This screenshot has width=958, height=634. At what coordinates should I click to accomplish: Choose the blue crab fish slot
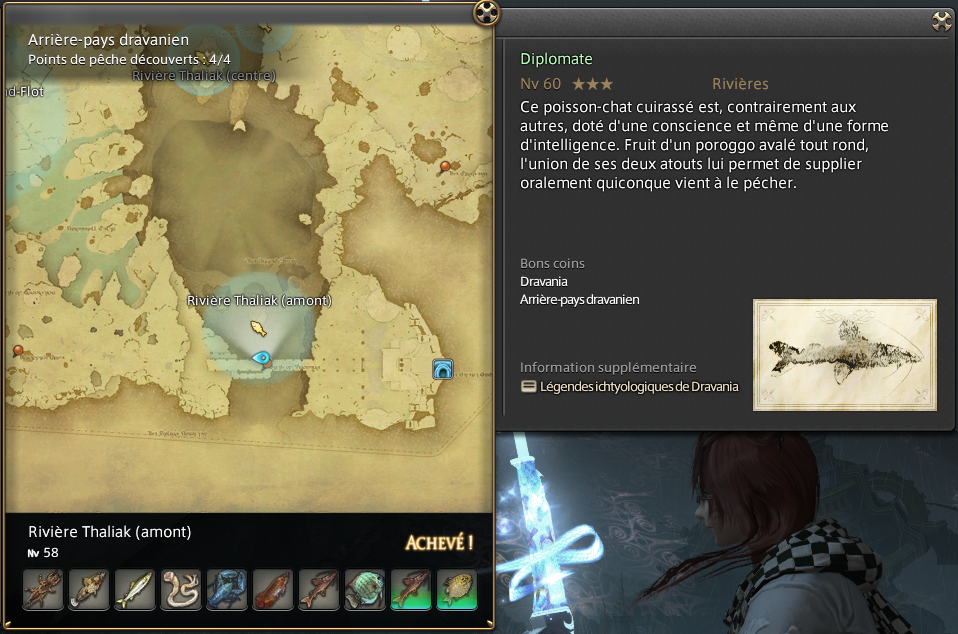click(227, 590)
